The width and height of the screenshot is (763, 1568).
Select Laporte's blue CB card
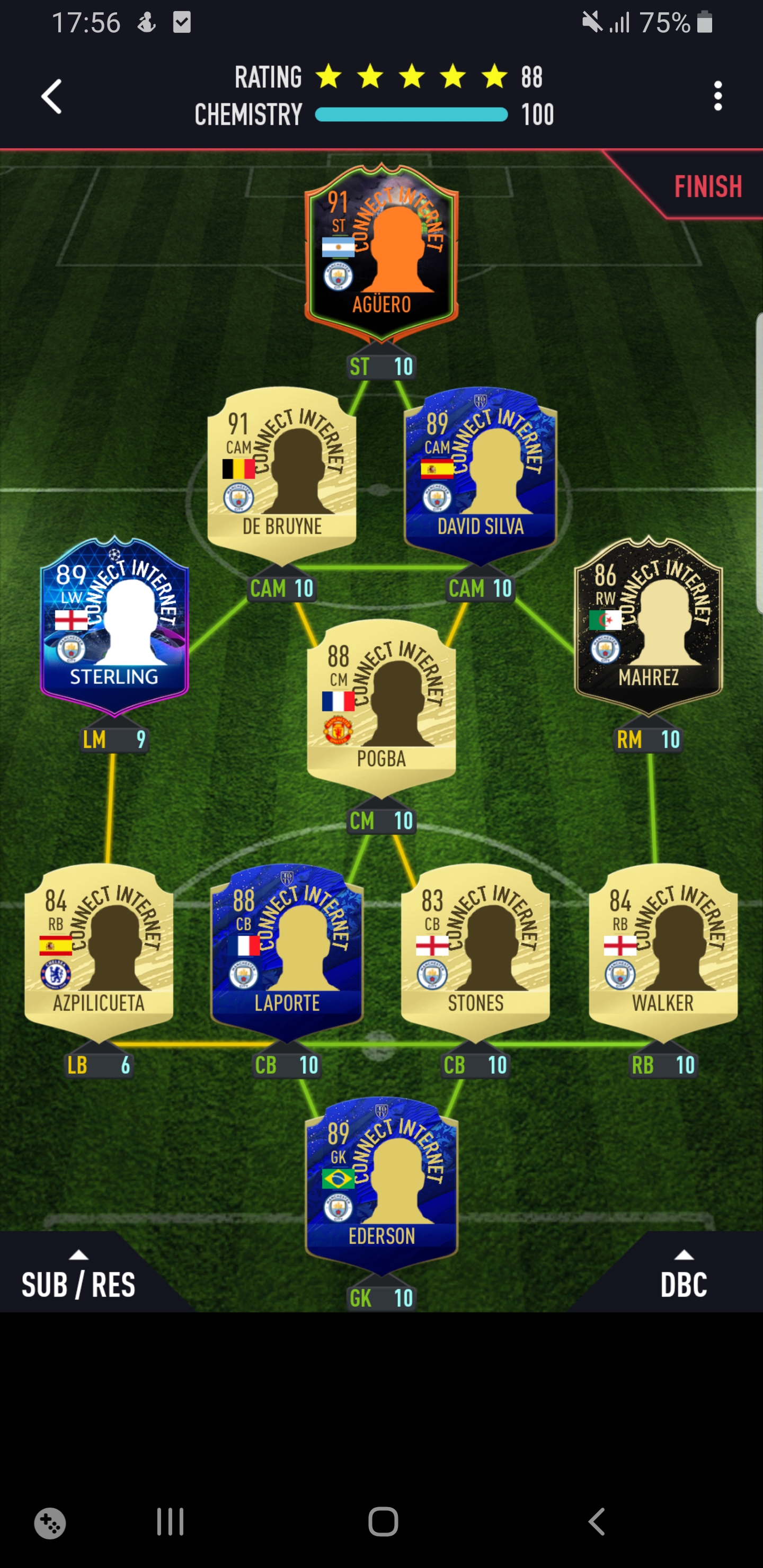[286, 950]
